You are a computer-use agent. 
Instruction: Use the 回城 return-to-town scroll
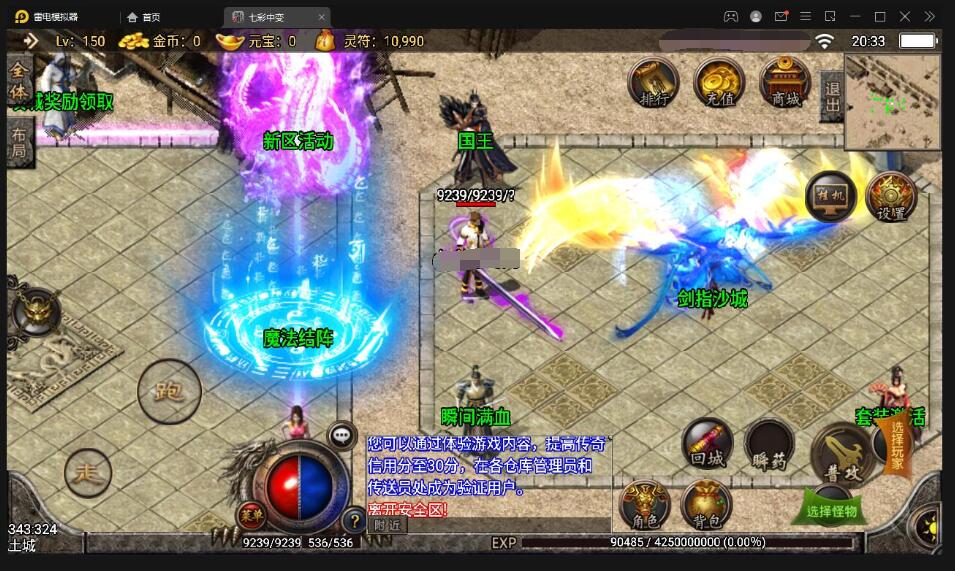click(707, 443)
